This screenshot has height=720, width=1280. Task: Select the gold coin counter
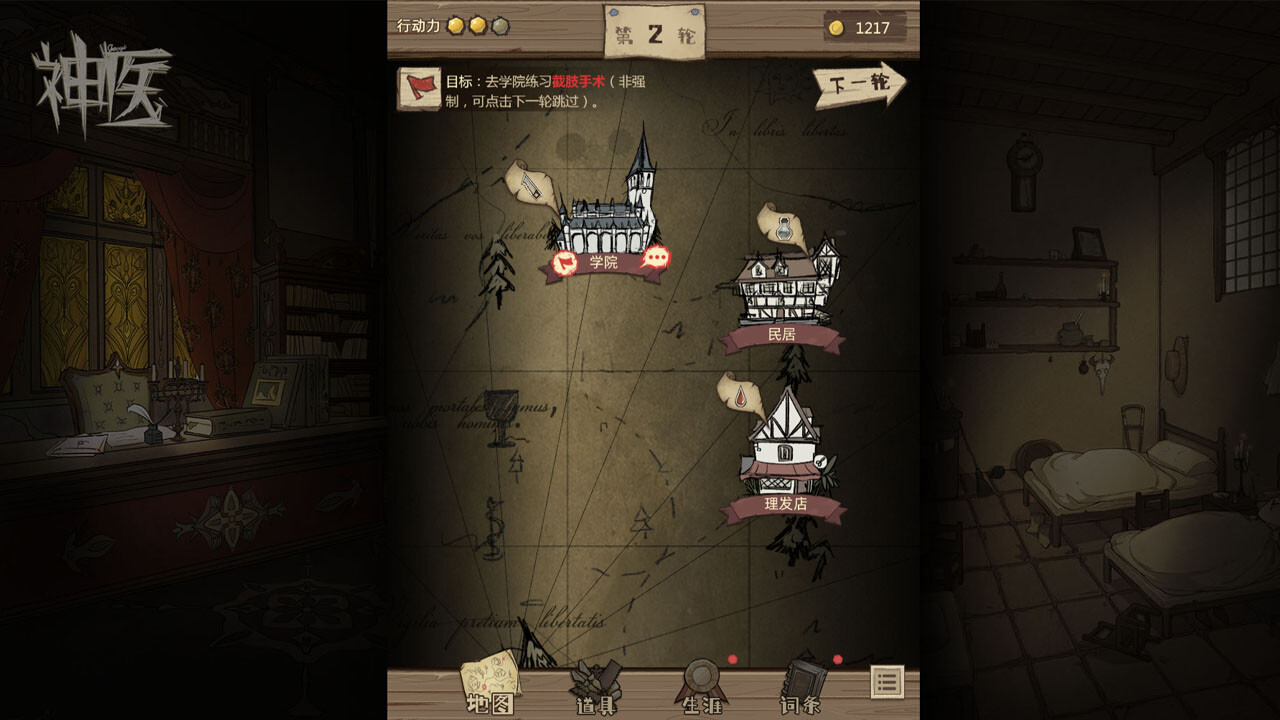coord(866,27)
